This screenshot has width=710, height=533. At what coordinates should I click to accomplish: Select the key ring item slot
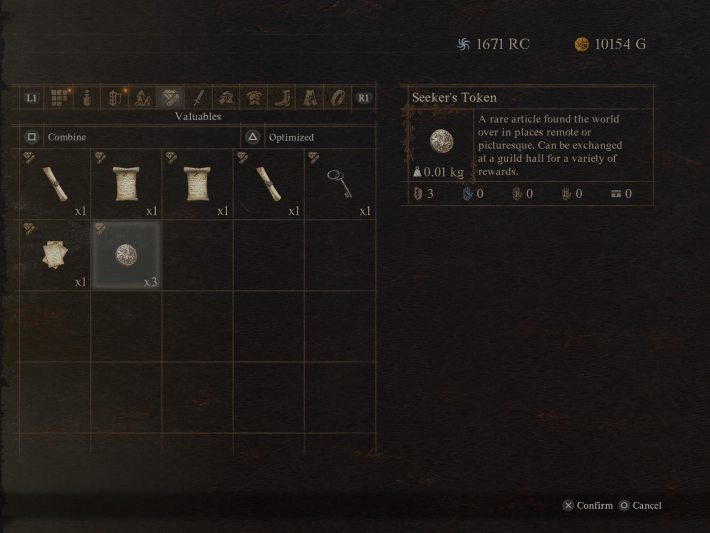(340, 184)
